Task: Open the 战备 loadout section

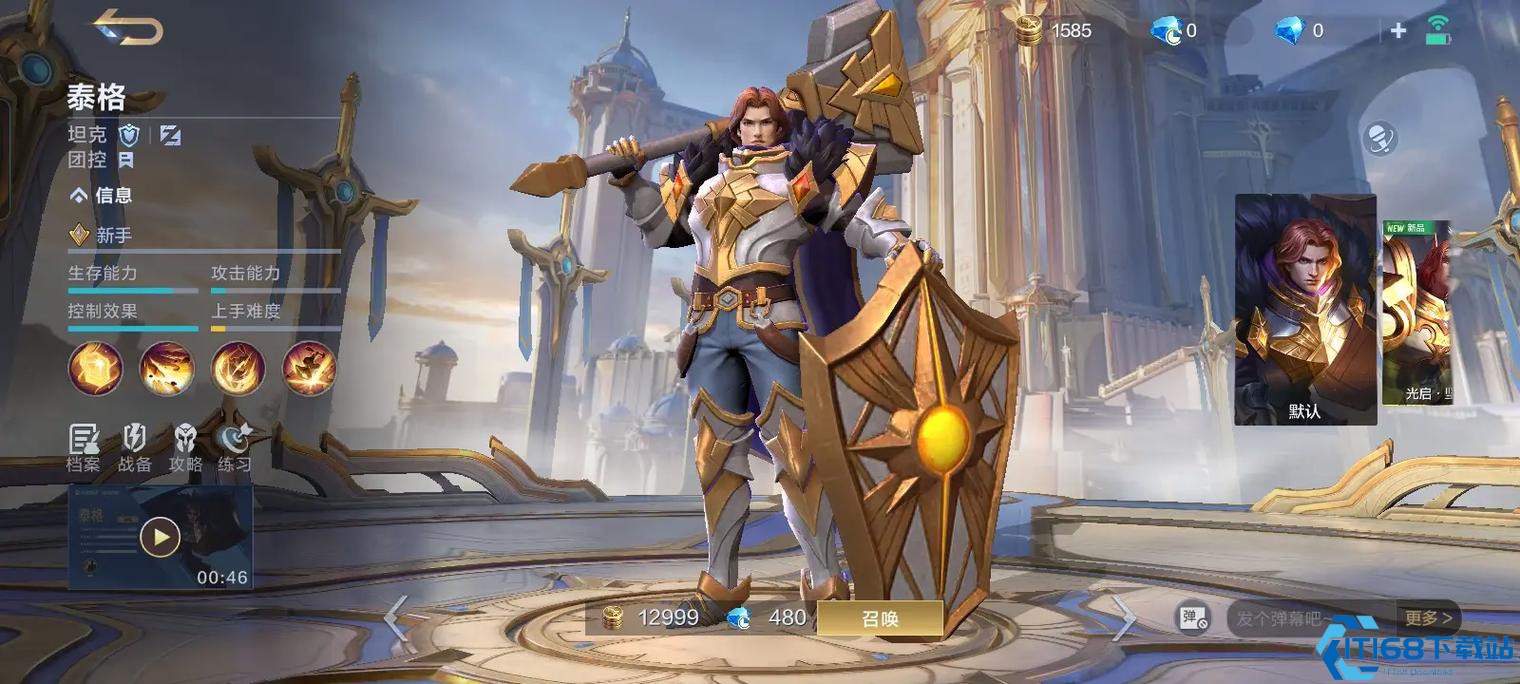Action: coord(134,447)
